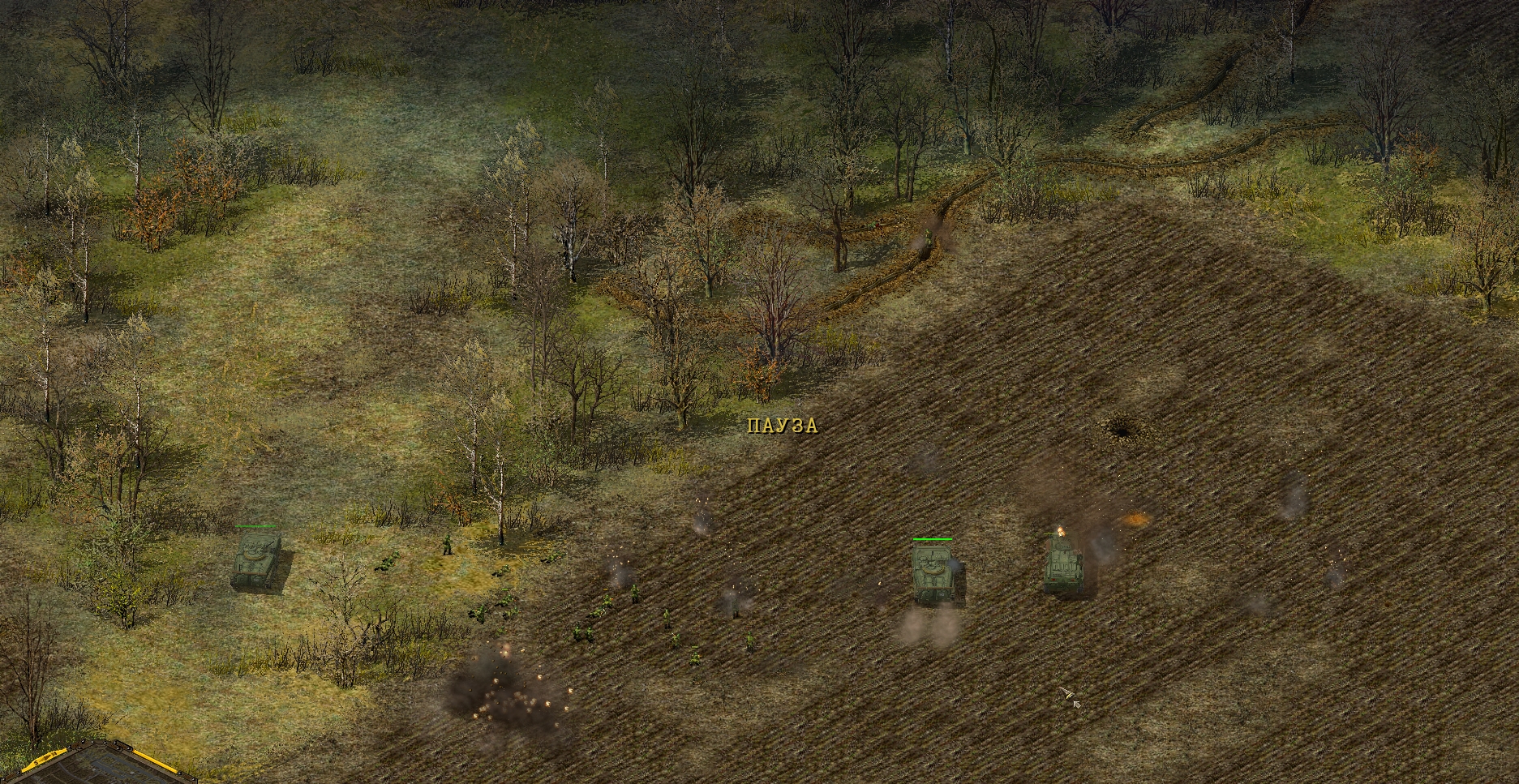Select the health-bar tank in the plowed field
Viewport: 1519px width, 784px height.
pos(933,572)
